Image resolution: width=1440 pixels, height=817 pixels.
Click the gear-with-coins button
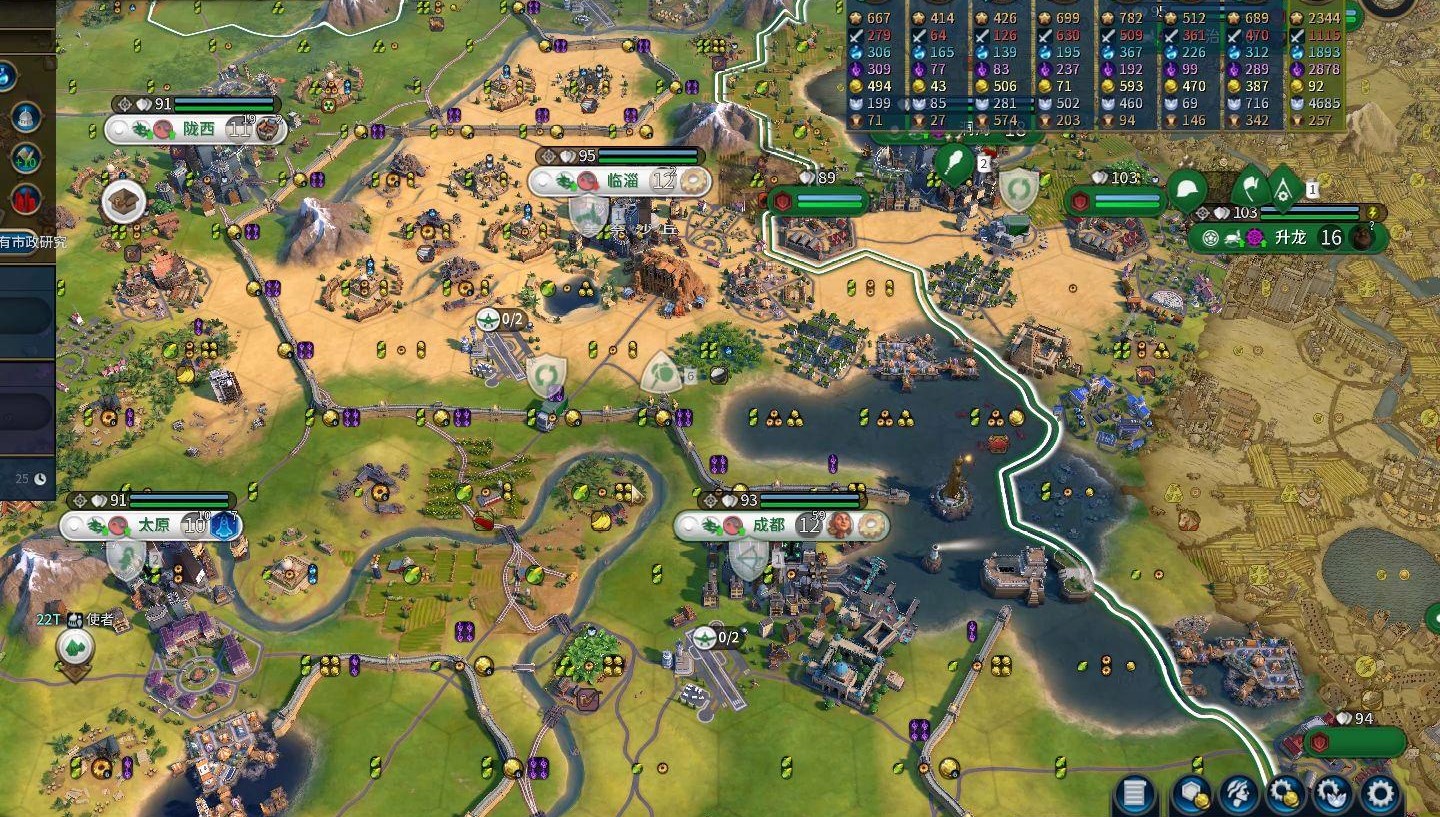click(1286, 794)
